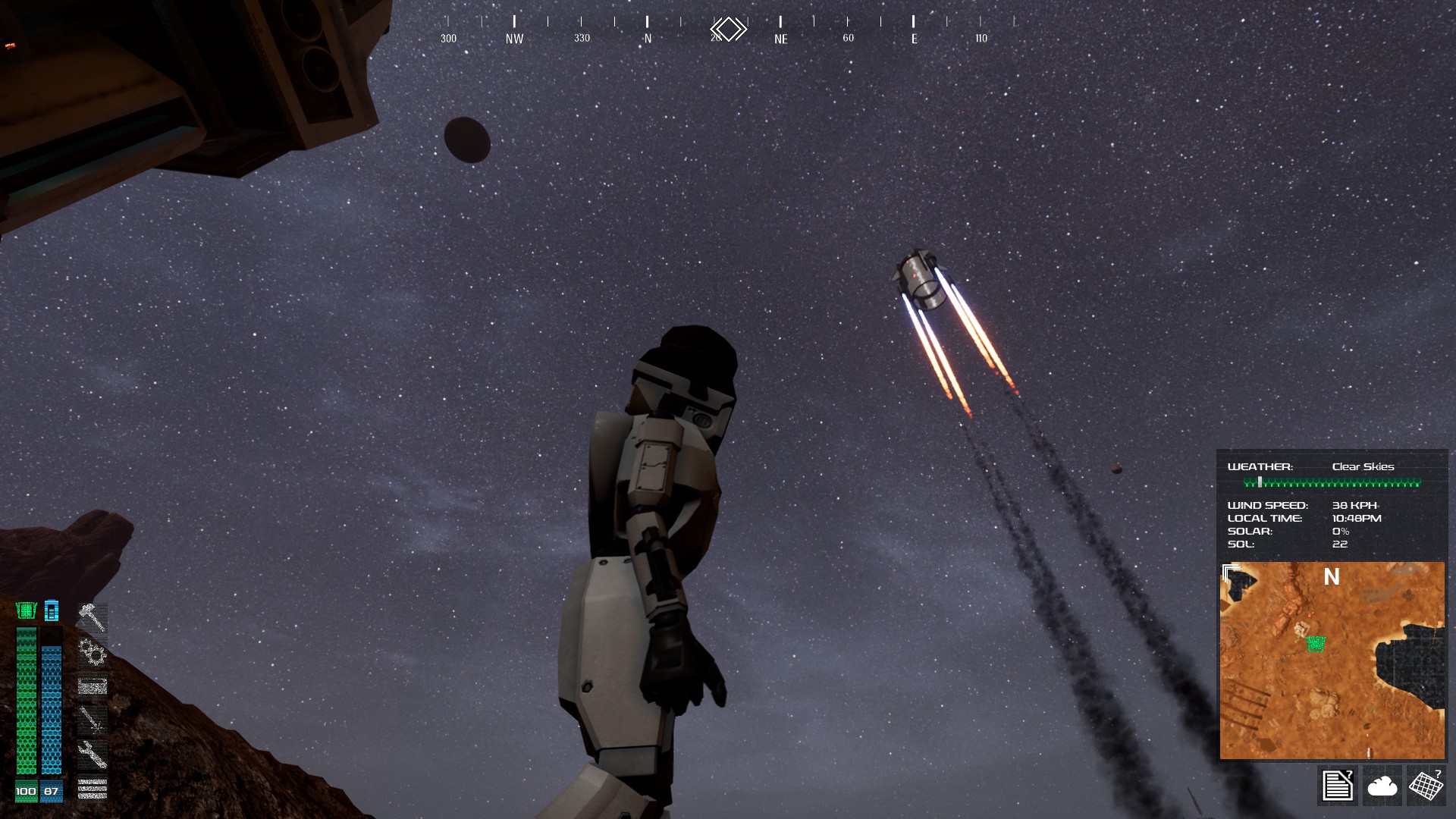Expand the minimap using corner bracket
The image size is (1456, 819).
coord(1230,571)
